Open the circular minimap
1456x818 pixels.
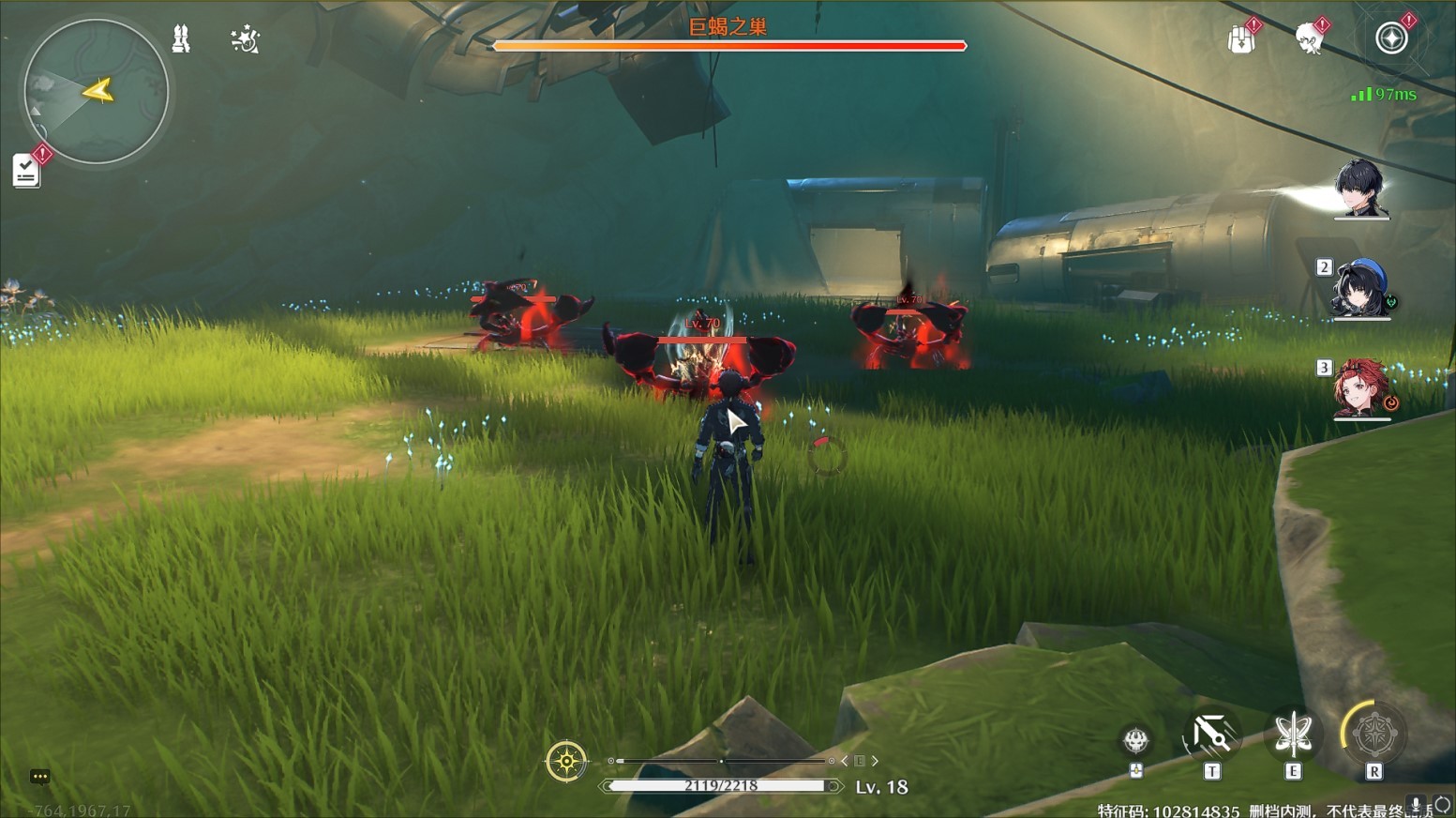tap(96, 91)
